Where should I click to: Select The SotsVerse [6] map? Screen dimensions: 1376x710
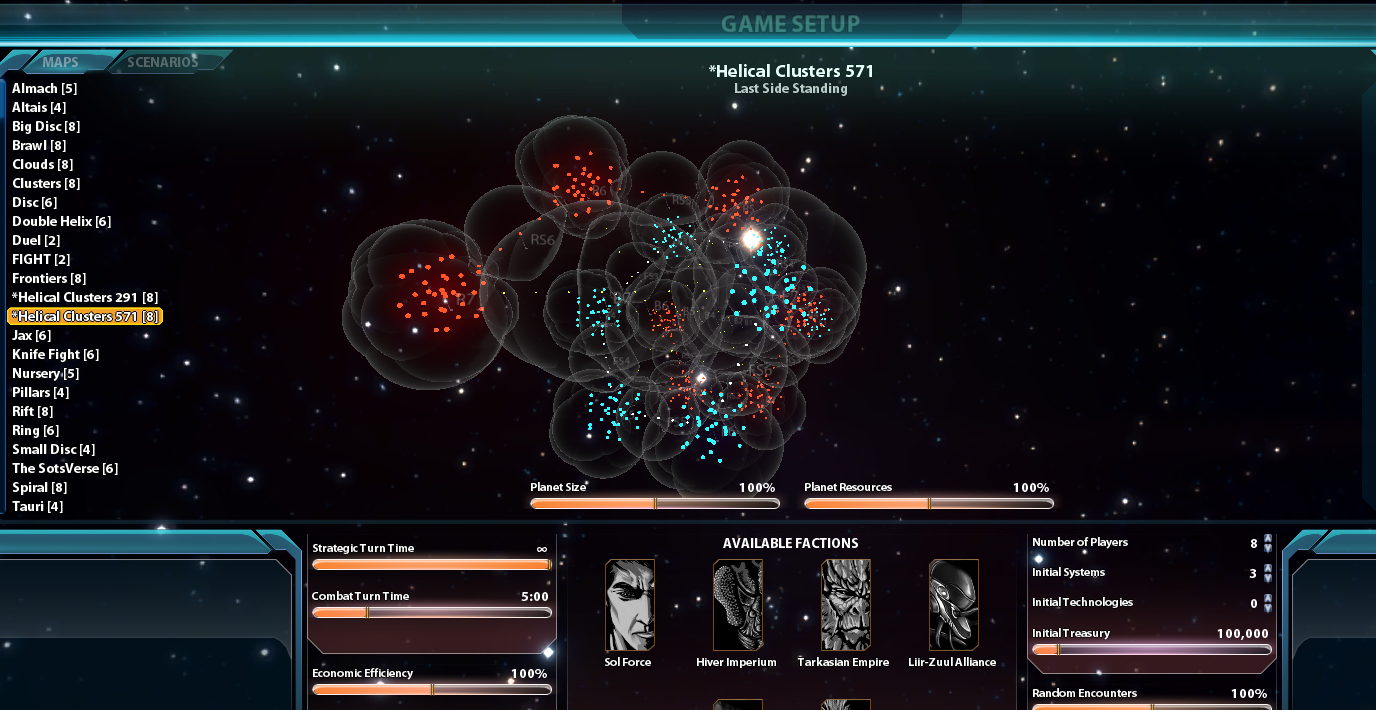click(65, 468)
